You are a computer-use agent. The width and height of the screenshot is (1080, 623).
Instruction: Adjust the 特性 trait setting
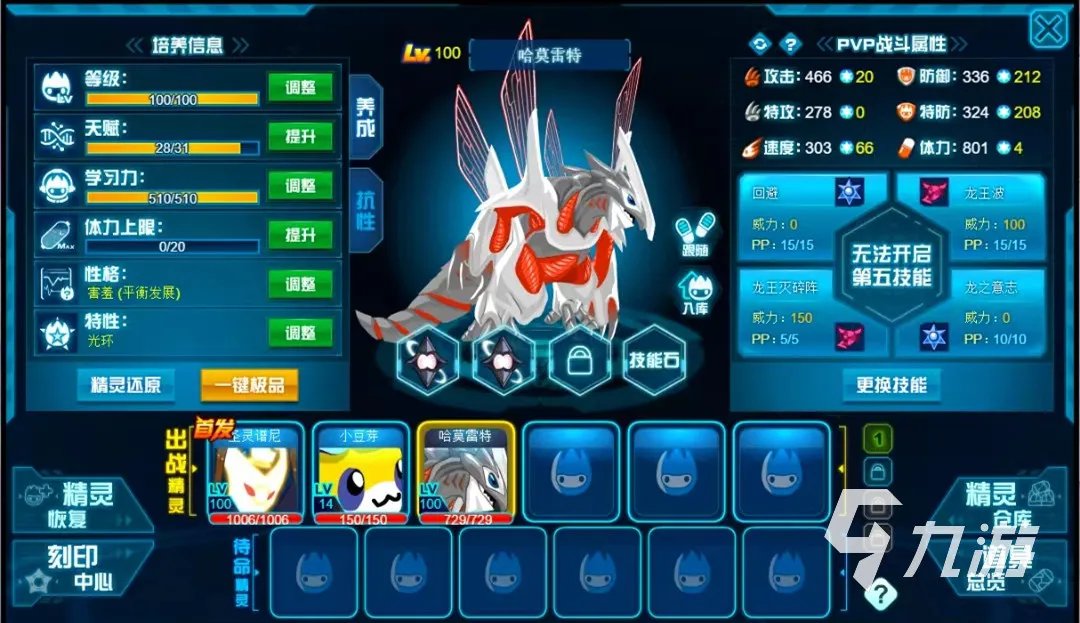(x=300, y=333)
